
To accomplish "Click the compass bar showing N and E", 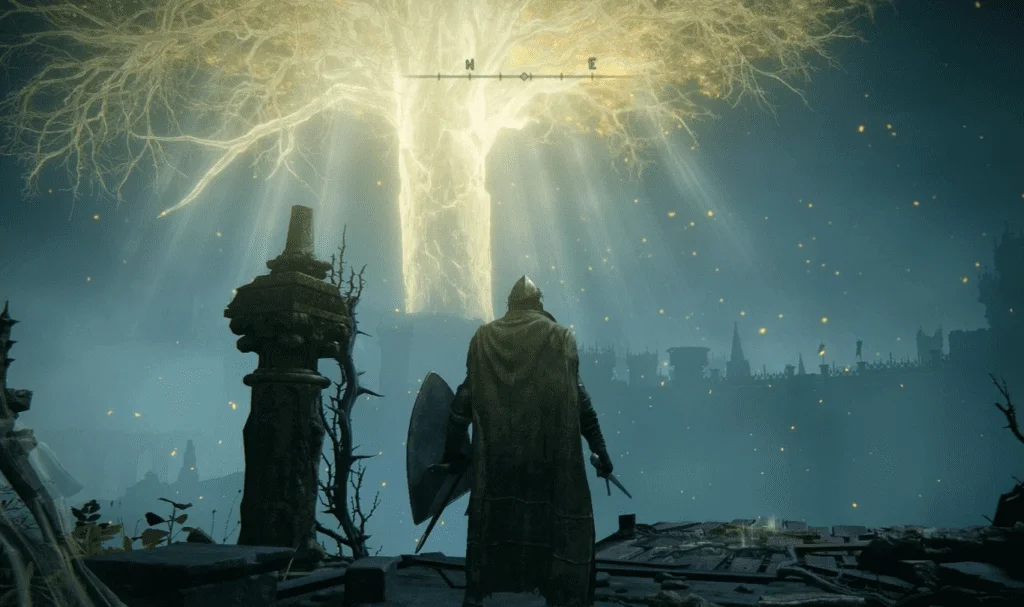I will coord(518,72).
